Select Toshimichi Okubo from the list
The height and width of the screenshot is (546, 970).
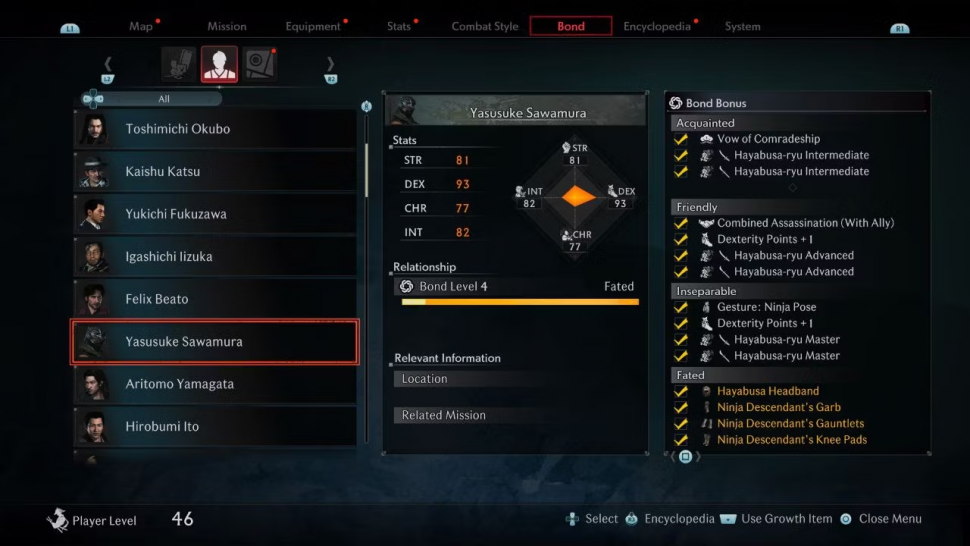click(x=215, y=129)
